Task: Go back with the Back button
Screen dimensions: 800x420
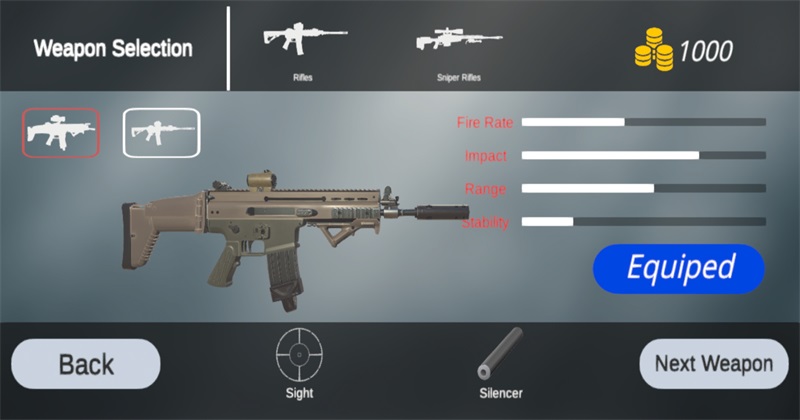Action: point(85,364)
